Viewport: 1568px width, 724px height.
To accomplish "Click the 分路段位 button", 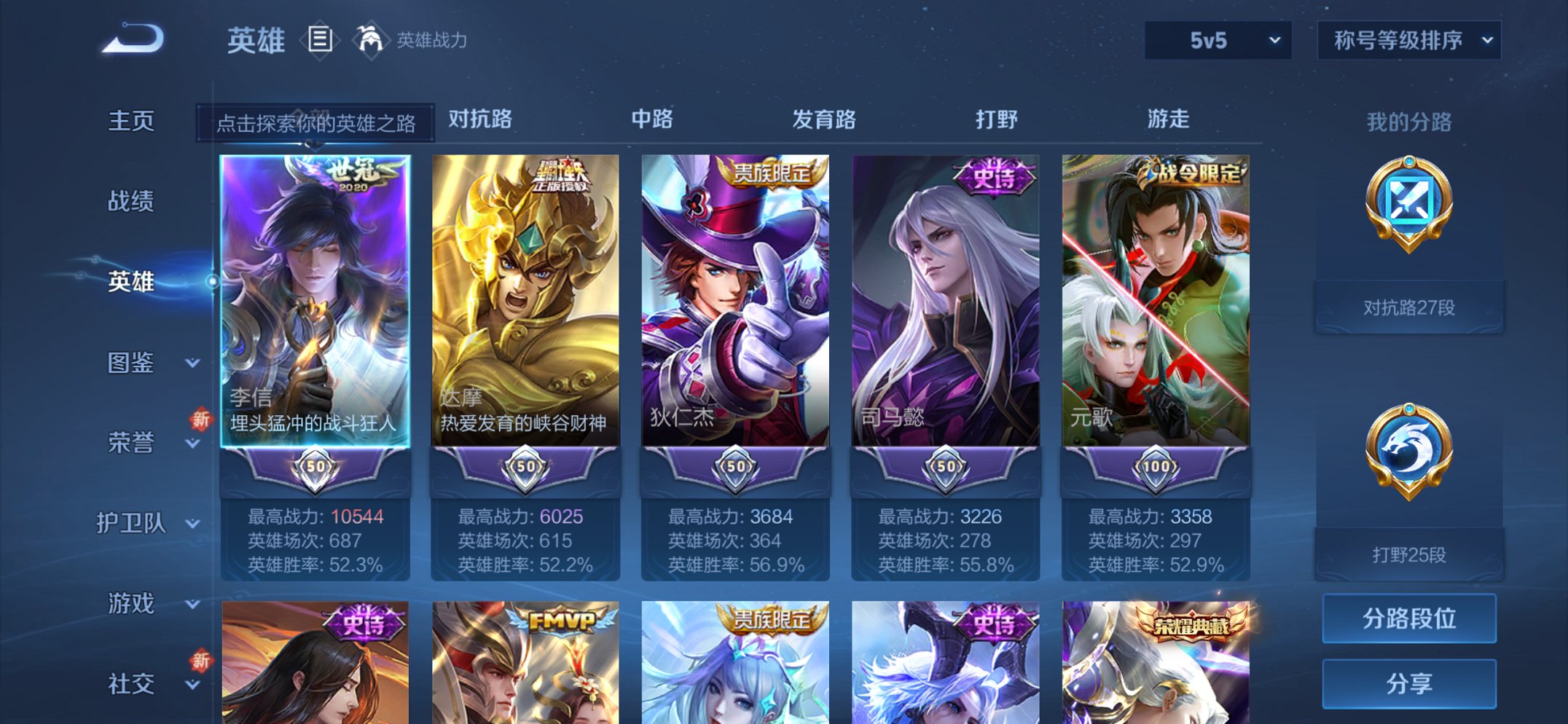I will point(1410,619).
